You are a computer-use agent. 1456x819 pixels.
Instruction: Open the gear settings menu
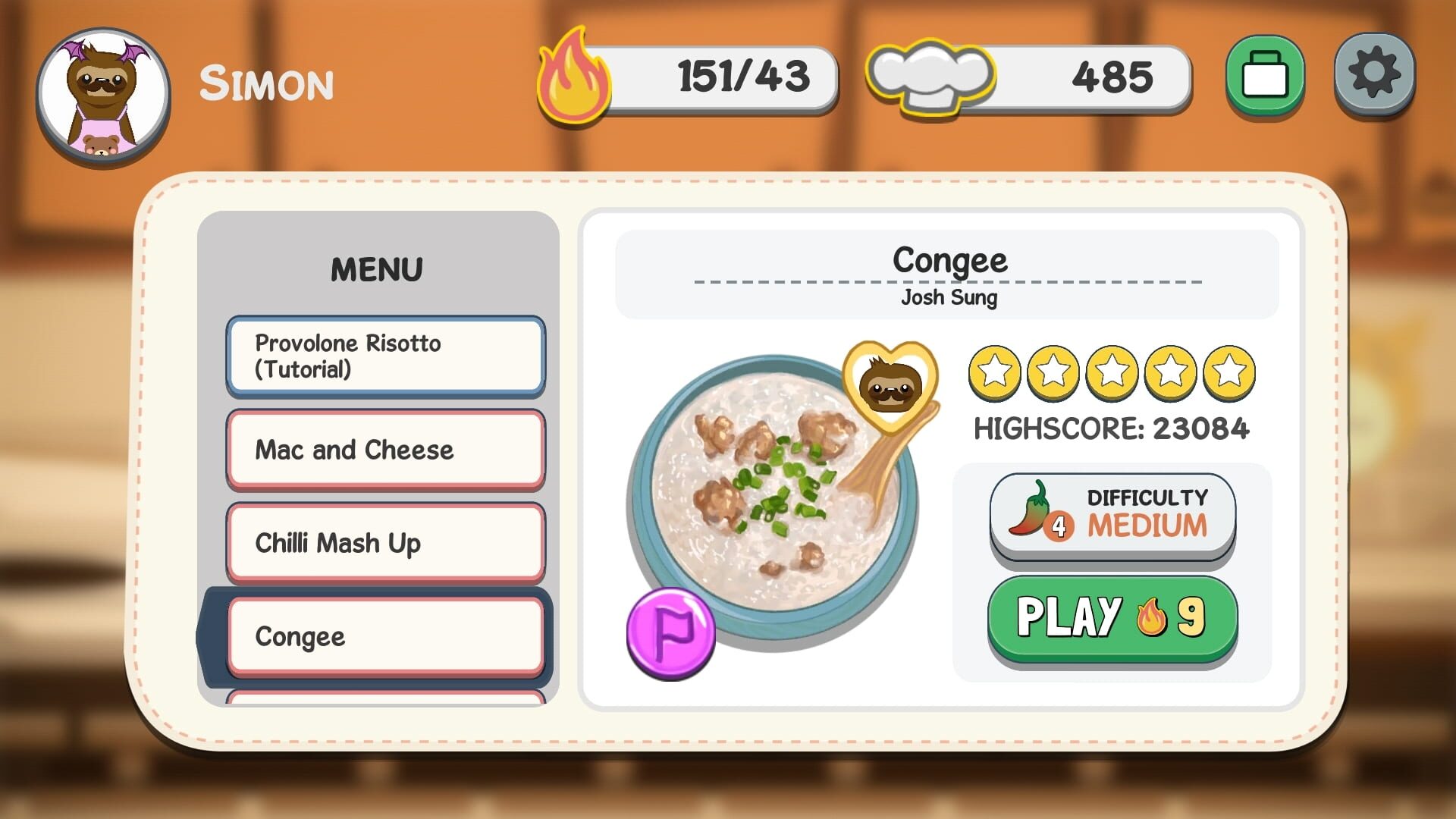(x=1374, y=74)
